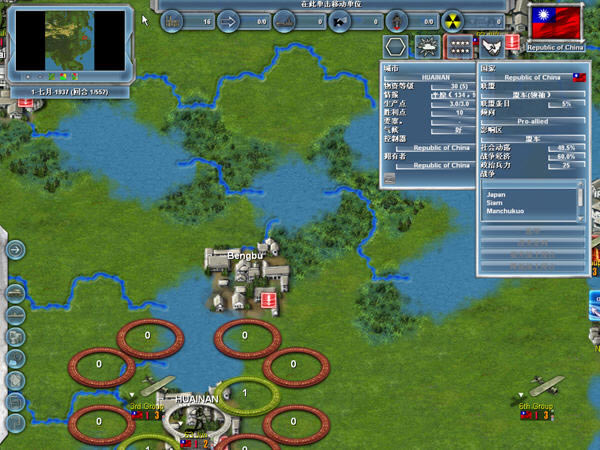Screen dimensions: 600x450
Task: Click the round arrow button on left sidebar
Action: (x=16, y=250)
